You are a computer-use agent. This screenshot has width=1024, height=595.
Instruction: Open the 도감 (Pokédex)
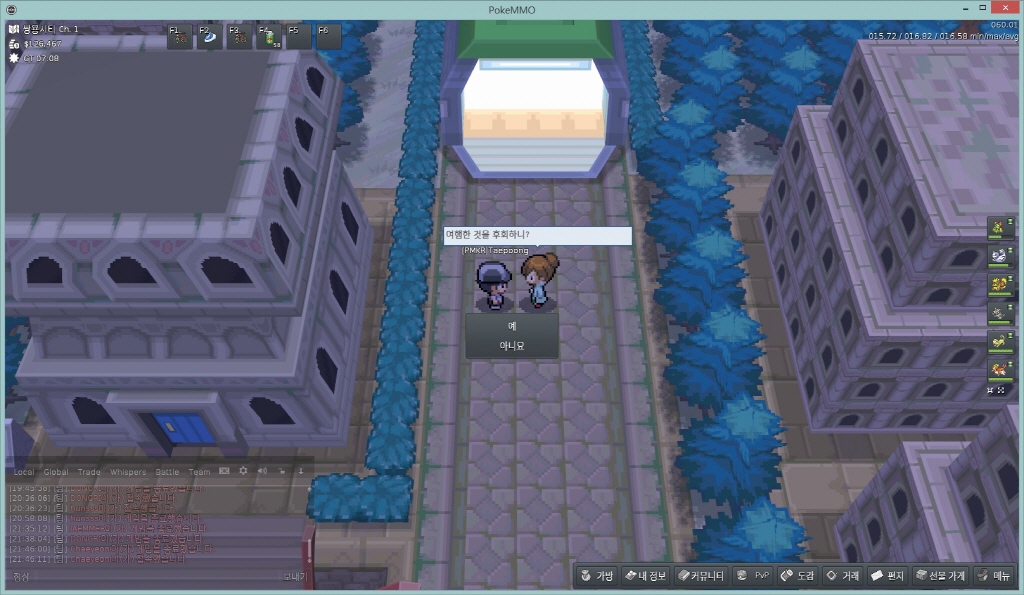[798, 576]
